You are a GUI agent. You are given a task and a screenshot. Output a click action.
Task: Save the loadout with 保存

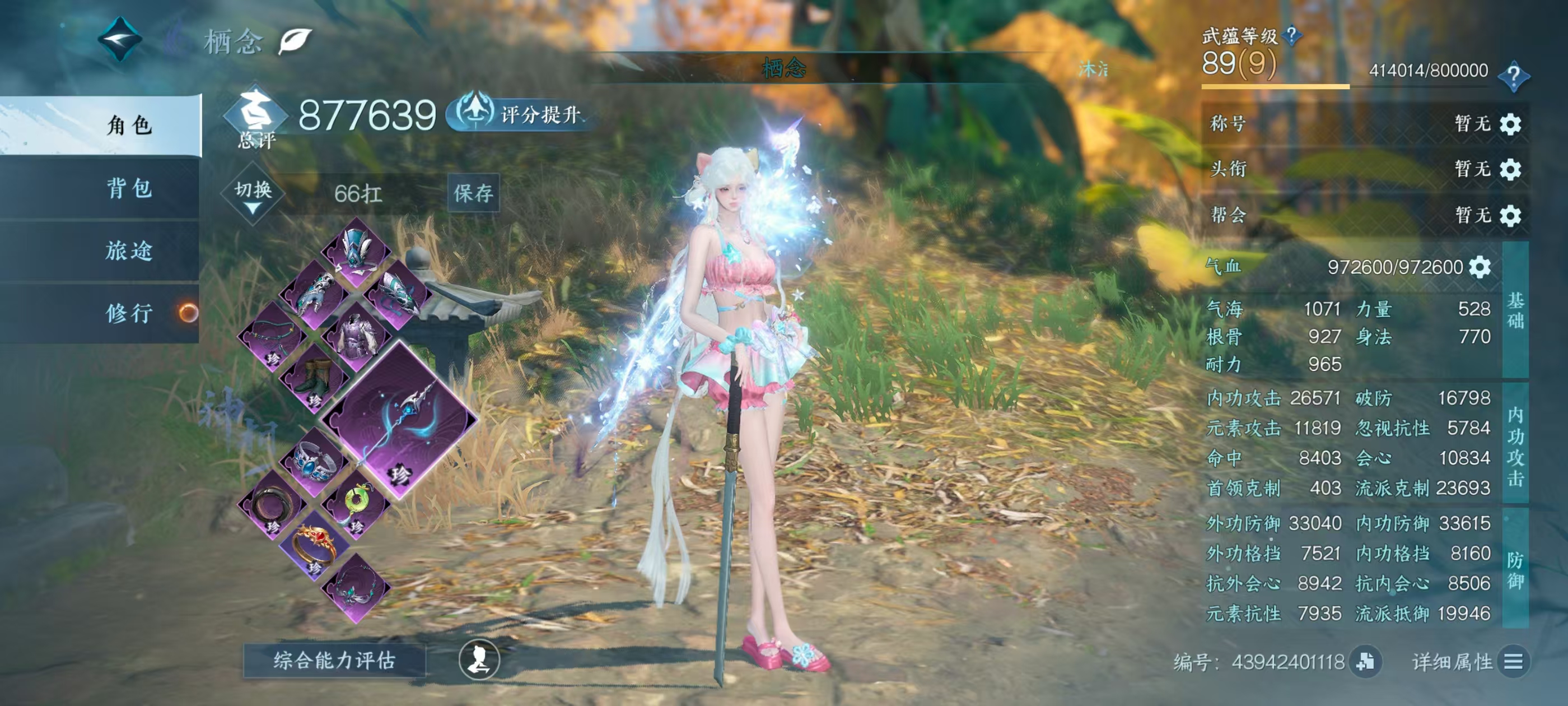(x=473, y=193)
